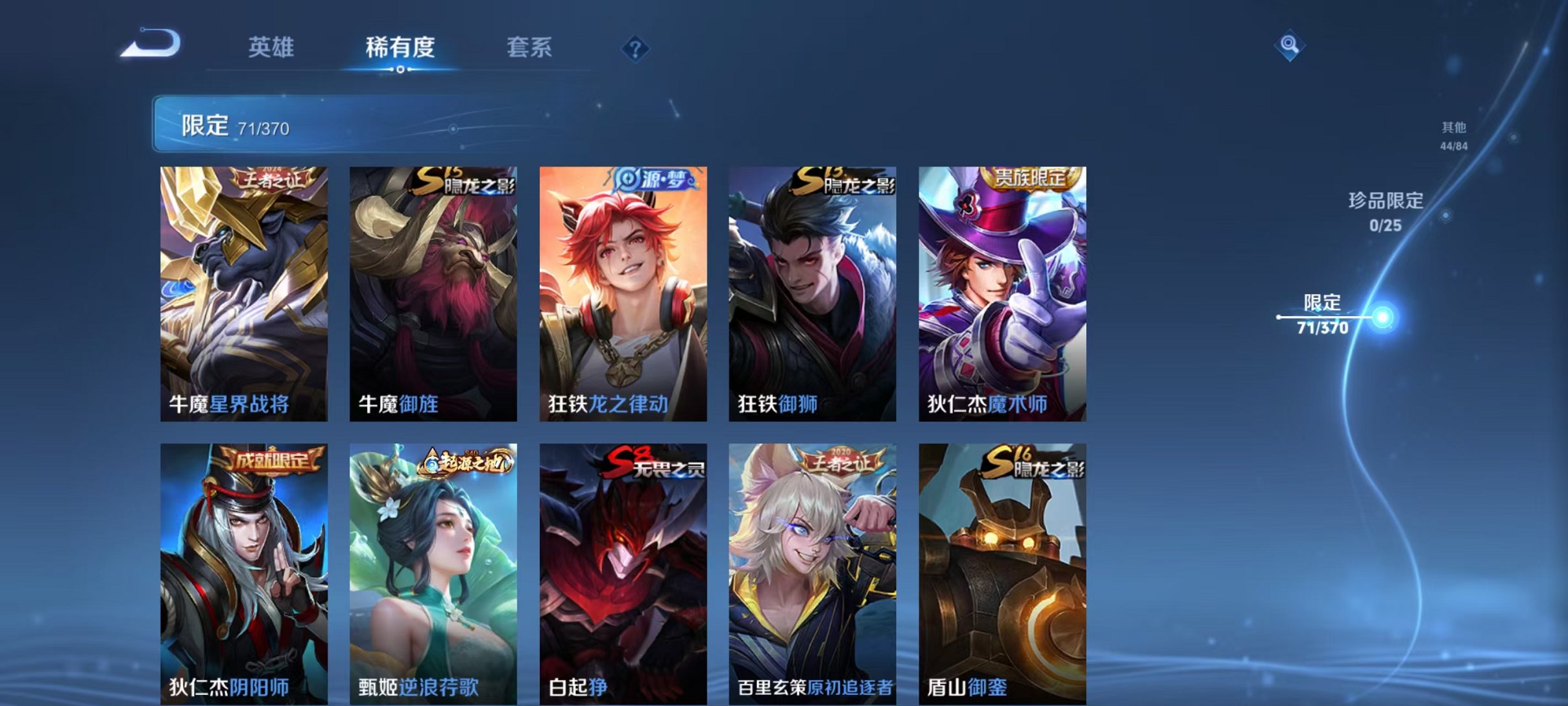Jump to the 其他 44/84 section
Image resolution: width=1568 pixels, height=706 pixels.
point(1454,137)
